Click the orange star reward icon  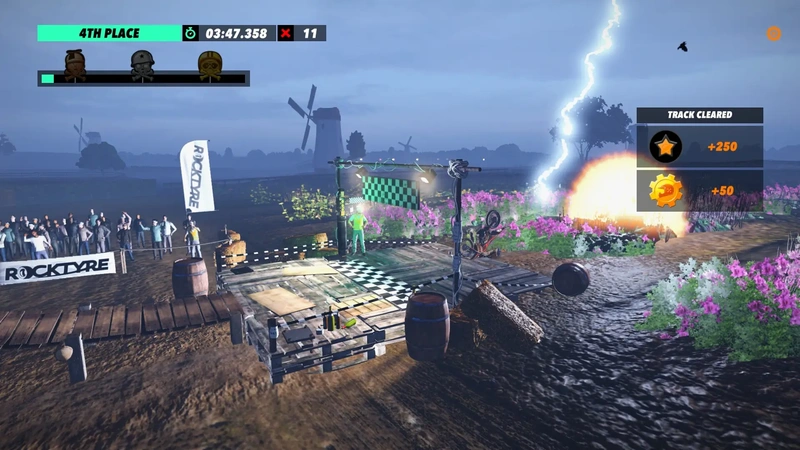(665, 147)
